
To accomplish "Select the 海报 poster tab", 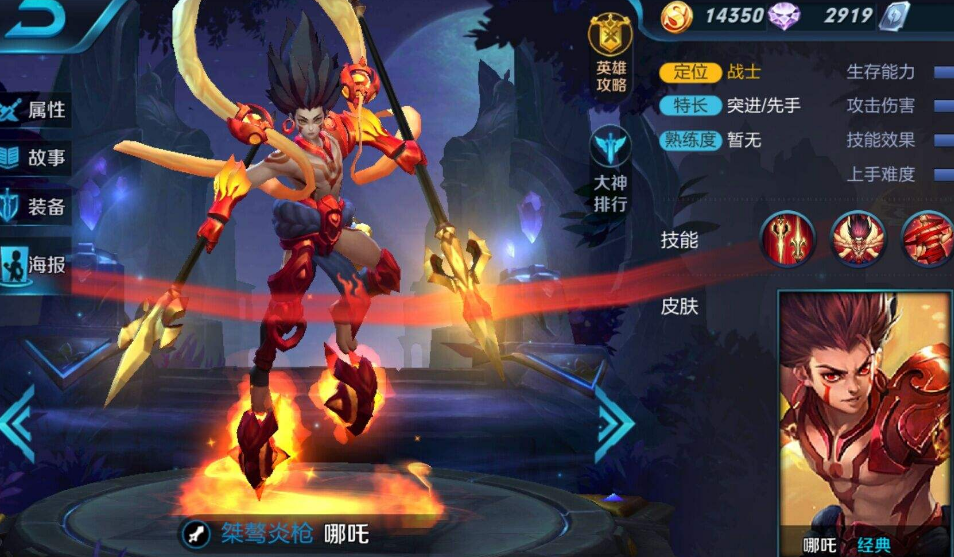I will pos(36,265).
